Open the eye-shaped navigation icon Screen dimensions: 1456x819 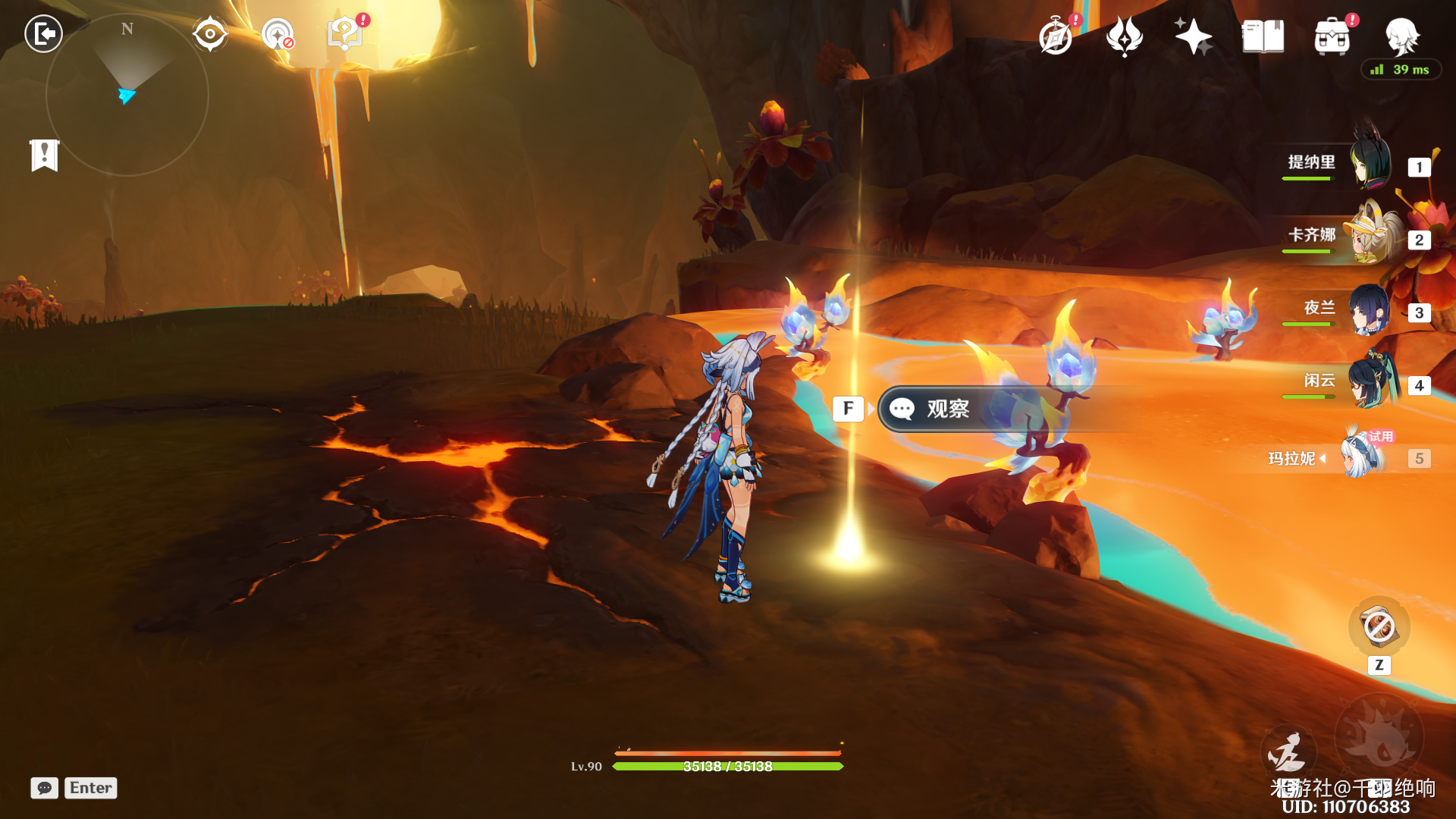209,34
